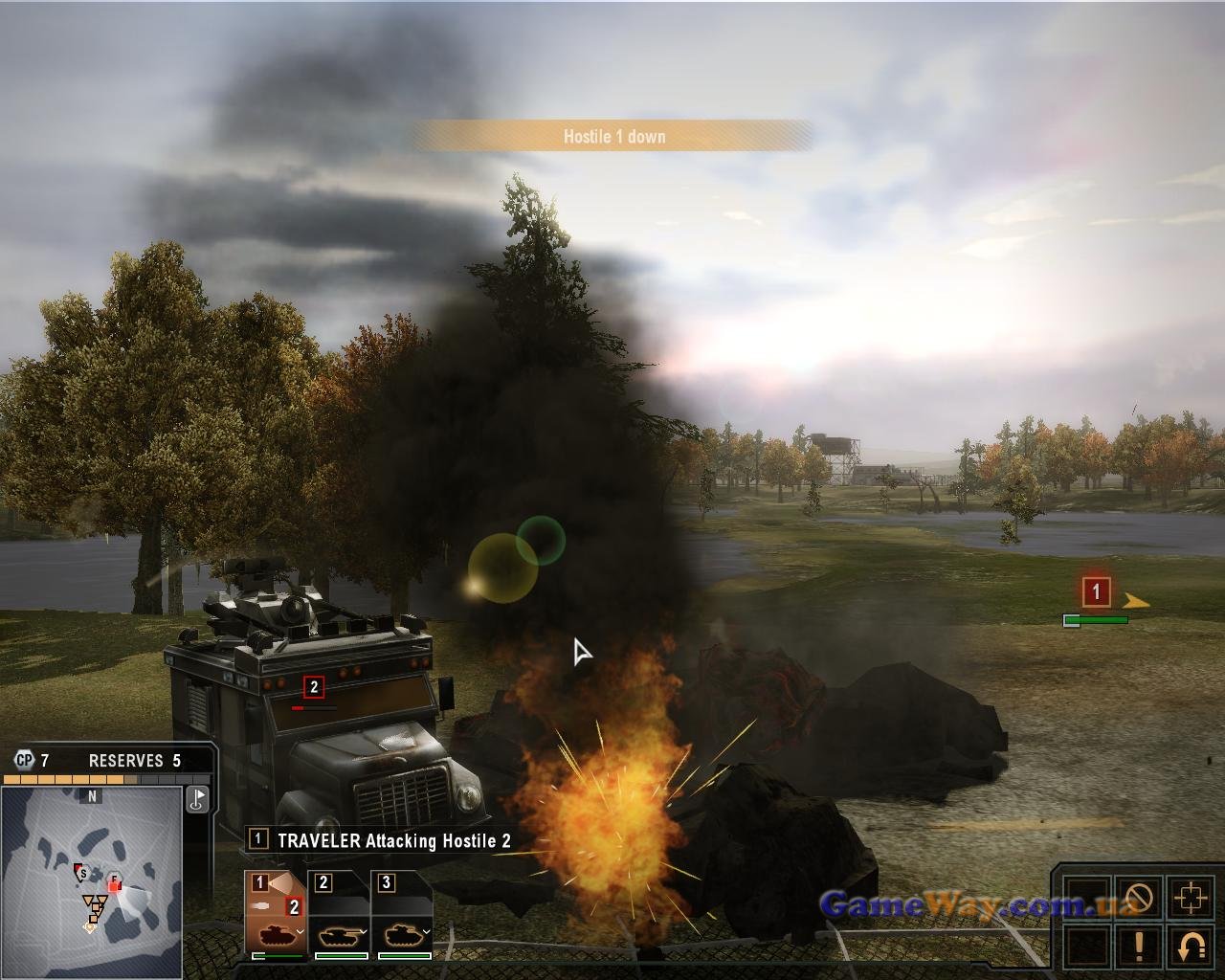
Task: Click the flag waypoint button beside minimap
Action: pyautogui.click(x=197, y=798)
